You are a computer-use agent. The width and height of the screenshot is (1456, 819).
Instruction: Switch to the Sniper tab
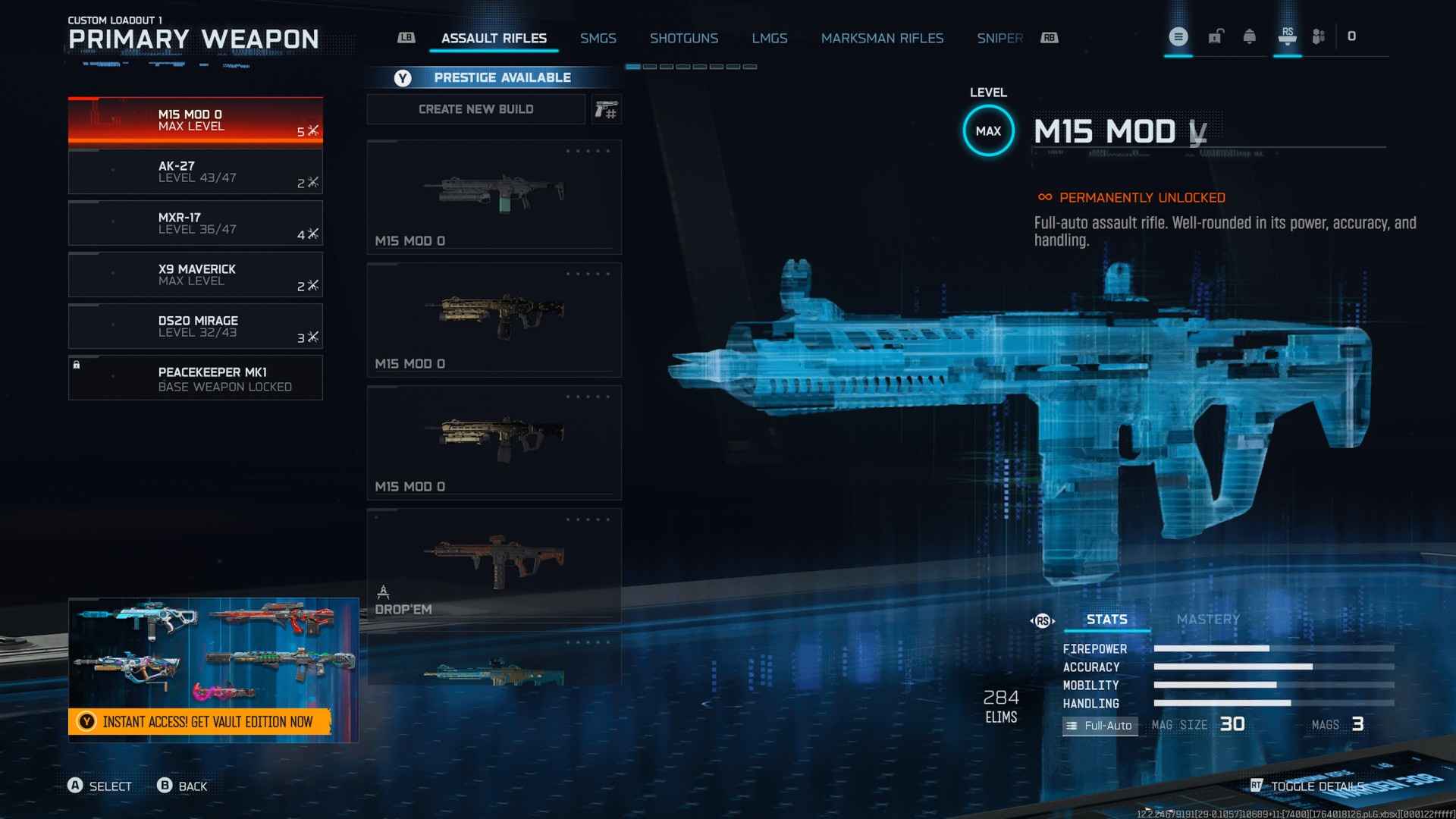pyautogui.click(x=999, y=38)
